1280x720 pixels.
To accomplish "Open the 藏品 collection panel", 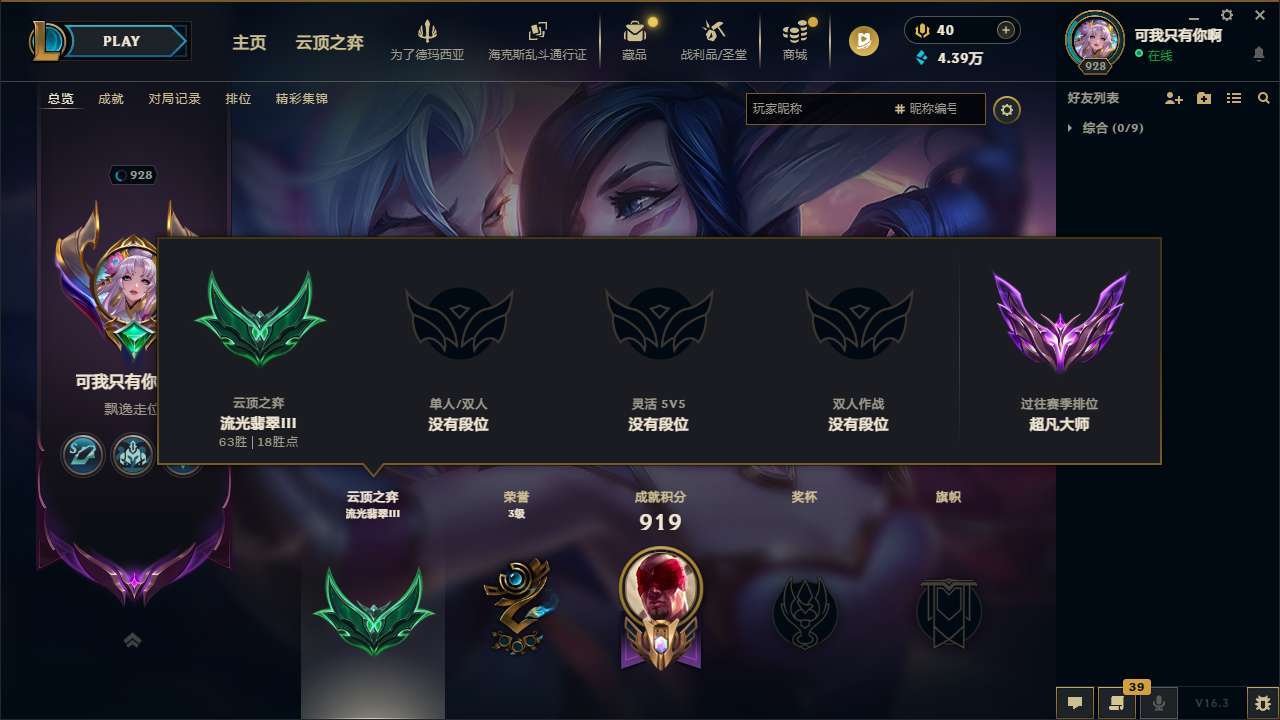I will 634,40.
